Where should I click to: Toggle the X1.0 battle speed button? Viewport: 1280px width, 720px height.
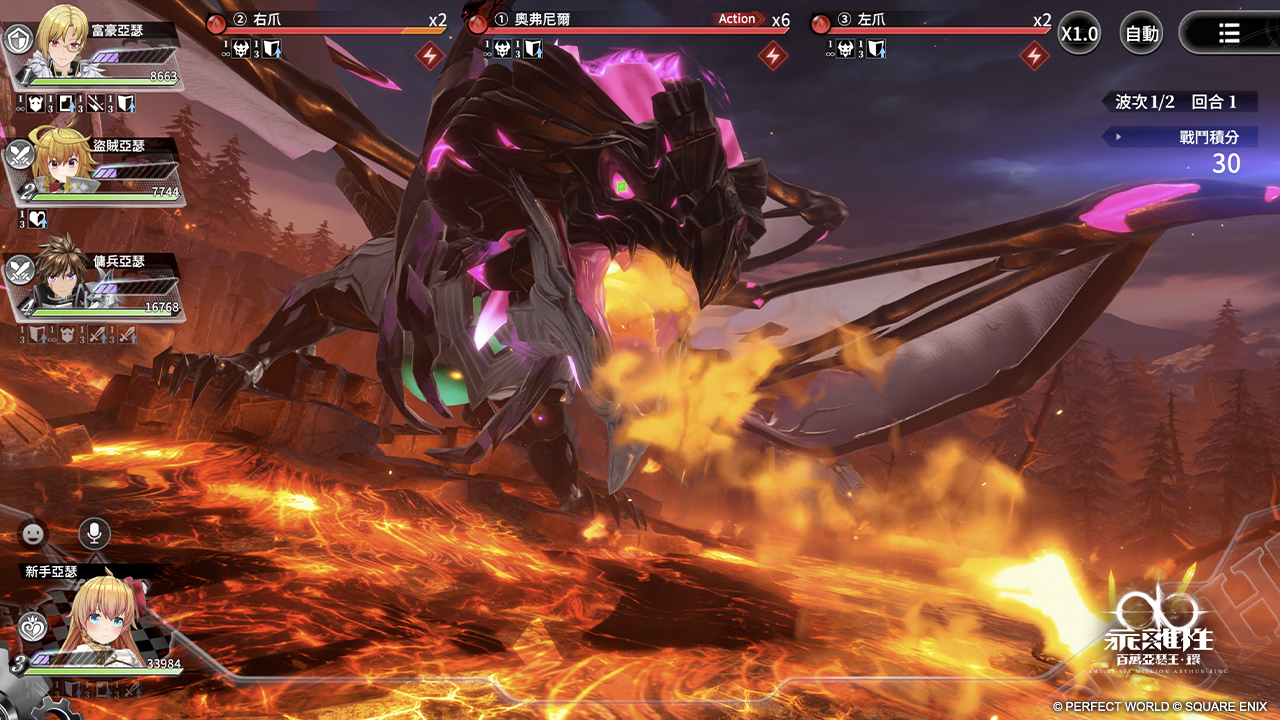[1080, 33]
